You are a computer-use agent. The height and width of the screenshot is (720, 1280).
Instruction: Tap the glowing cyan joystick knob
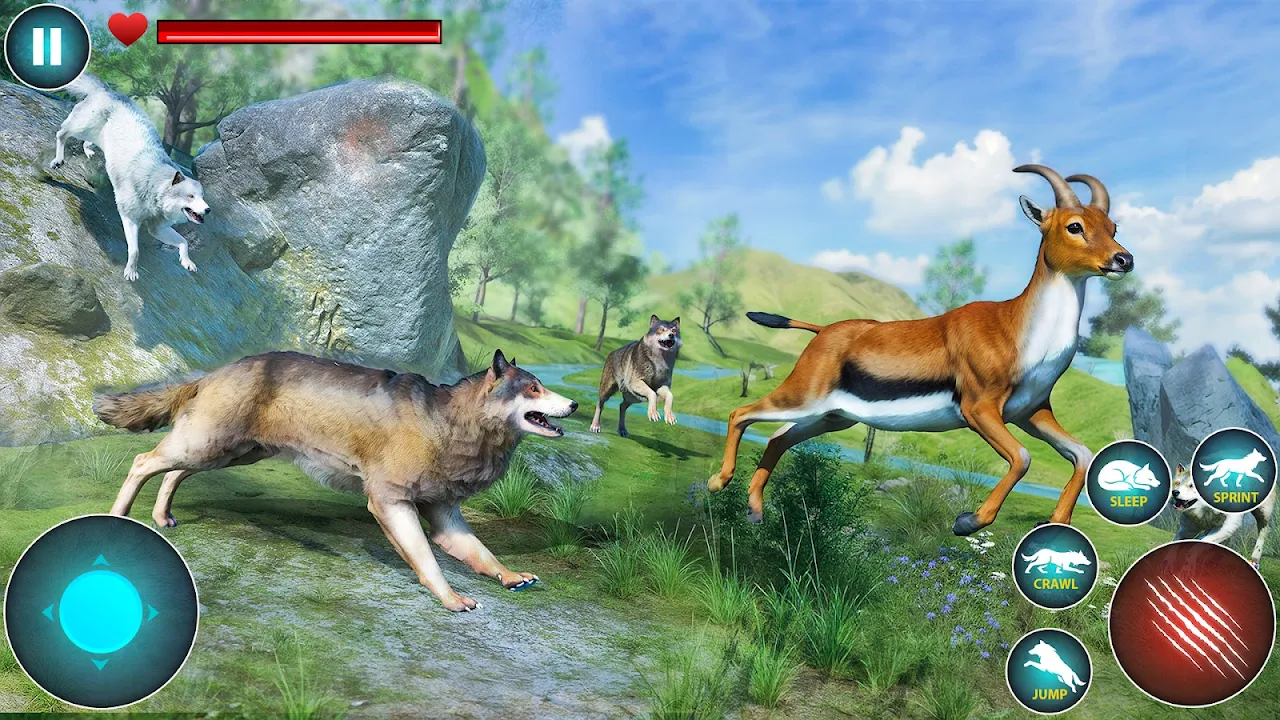tap(100, 611)
